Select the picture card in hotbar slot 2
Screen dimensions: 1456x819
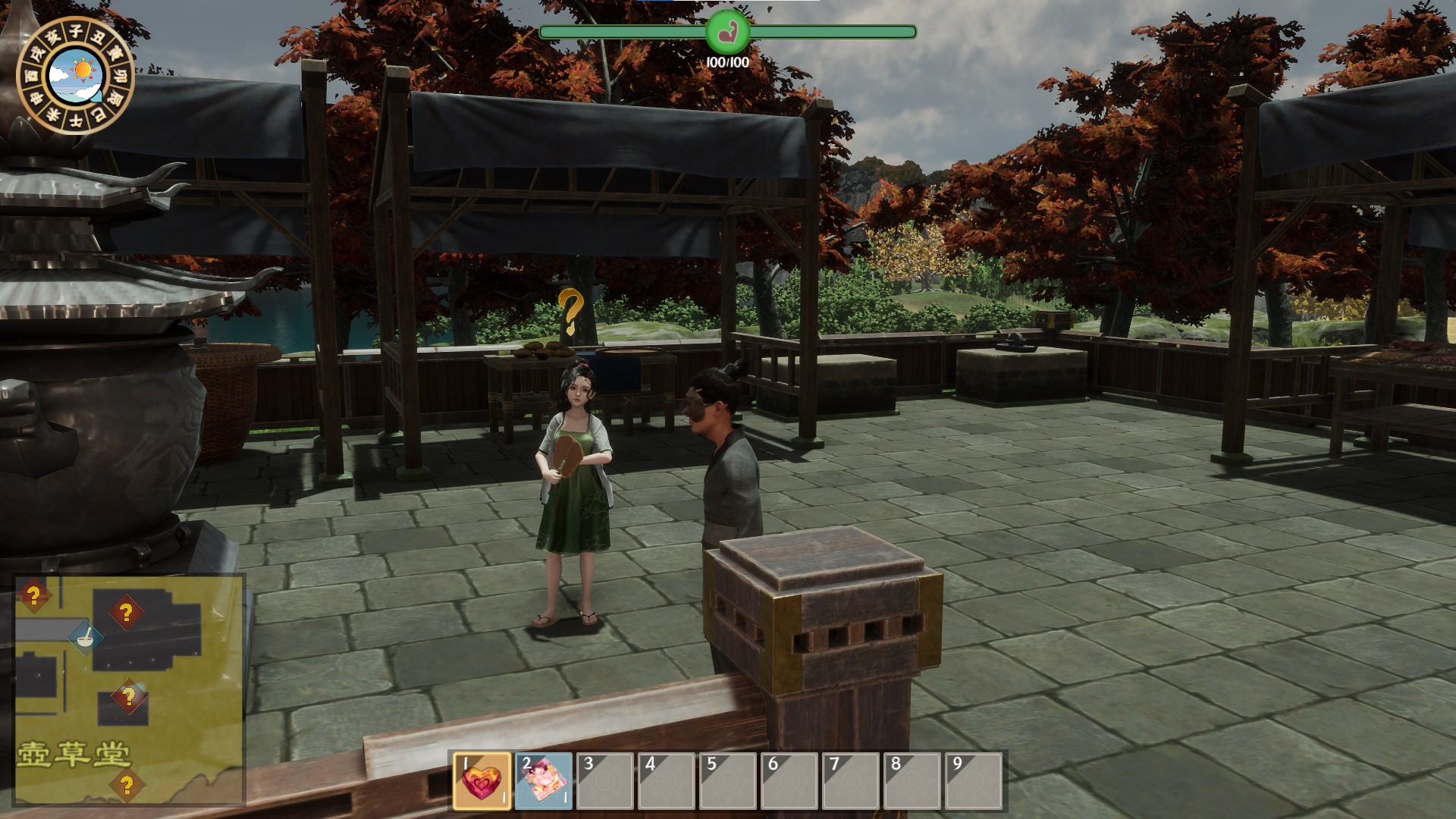(x=544, y=782)
